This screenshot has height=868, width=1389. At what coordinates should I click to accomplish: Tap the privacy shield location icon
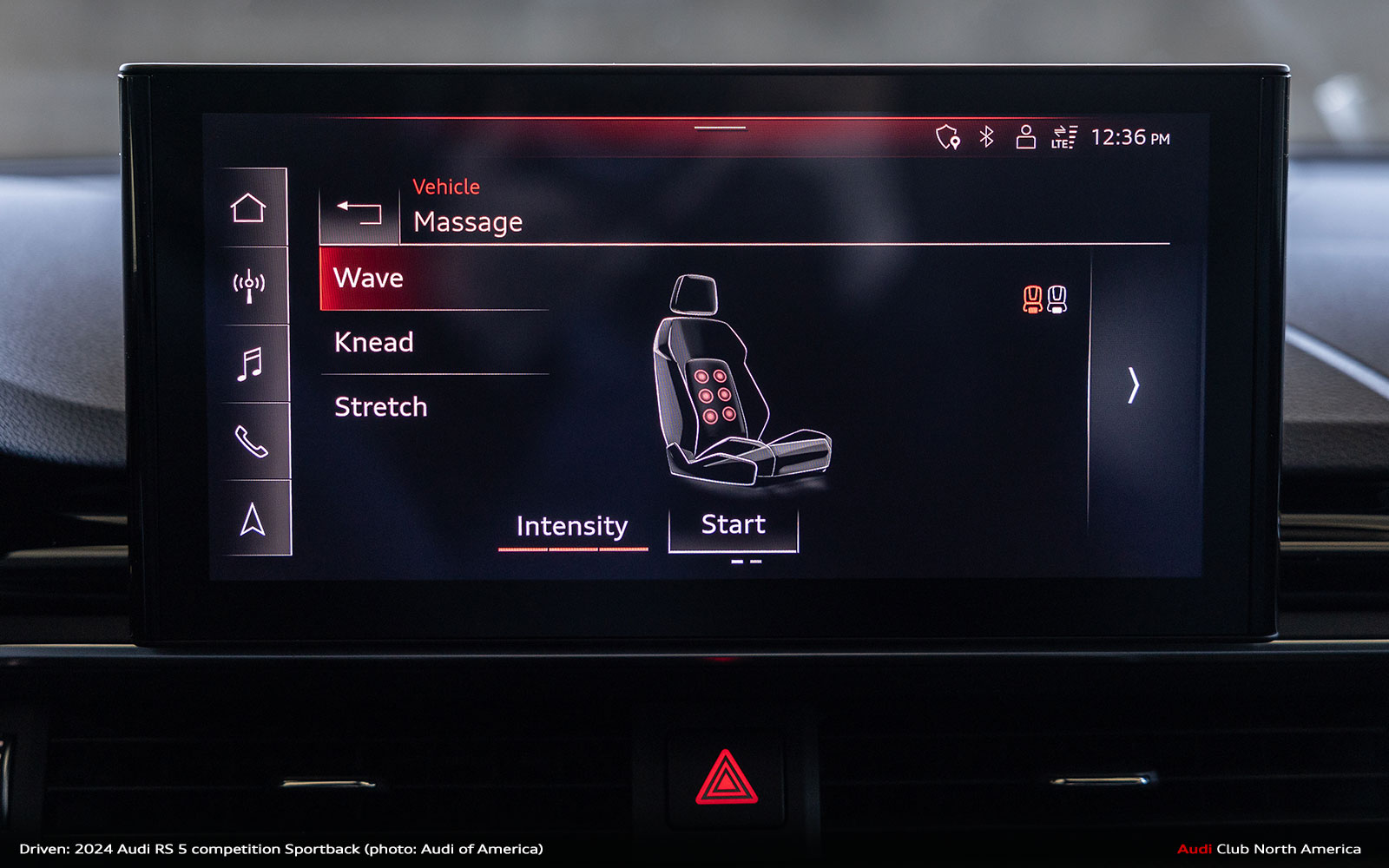[947, 137]
